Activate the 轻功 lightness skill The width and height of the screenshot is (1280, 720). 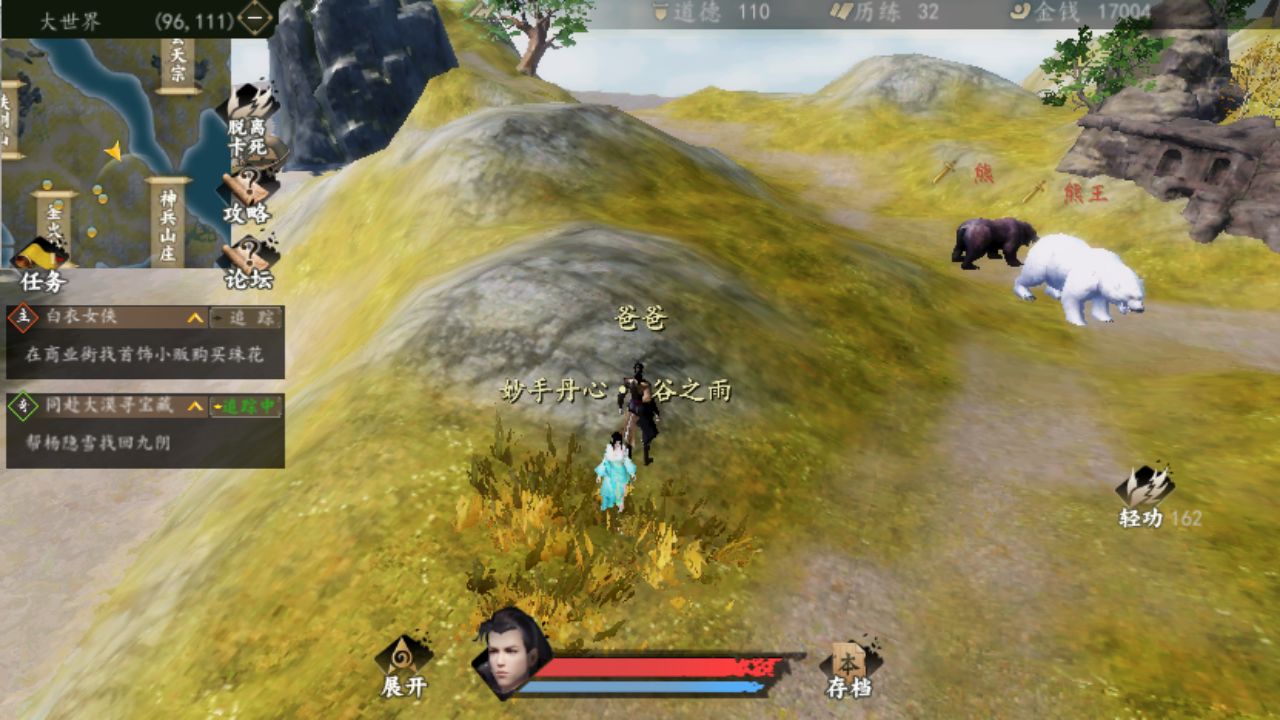tap(1145, 495)
